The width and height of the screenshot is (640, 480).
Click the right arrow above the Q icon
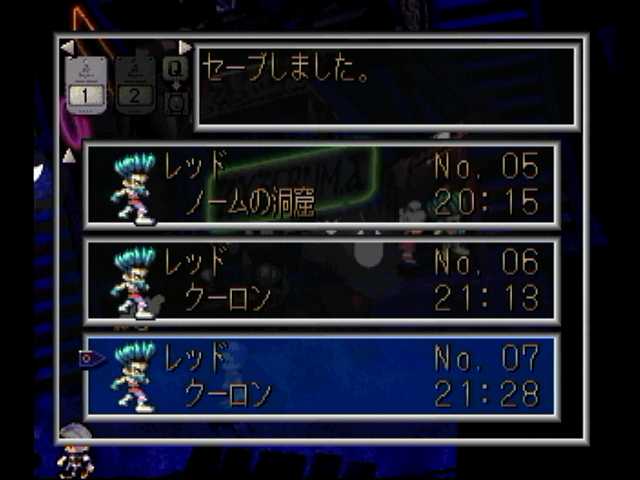click(184, 47)
